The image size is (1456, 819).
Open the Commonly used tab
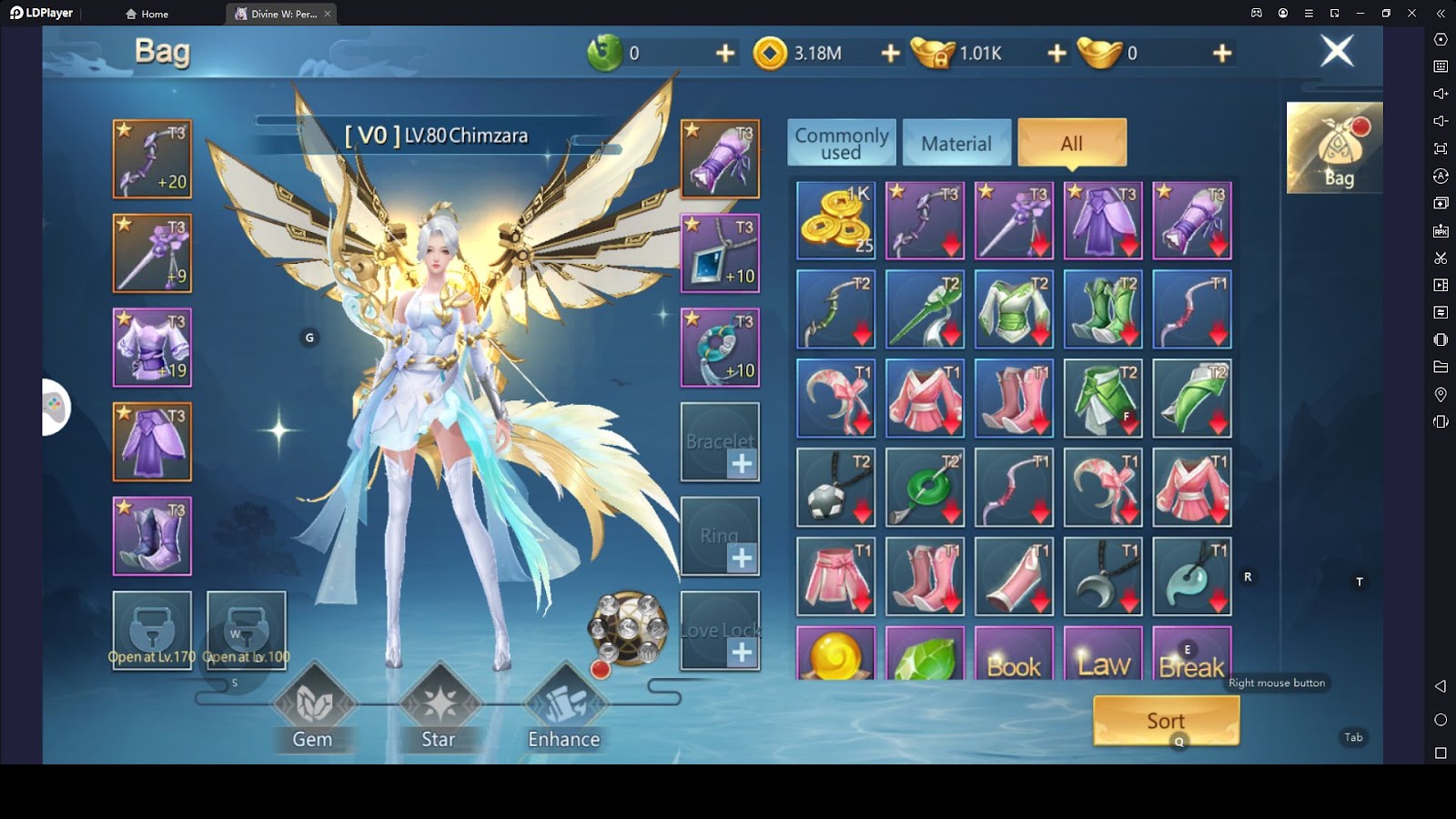coord(842,143)
